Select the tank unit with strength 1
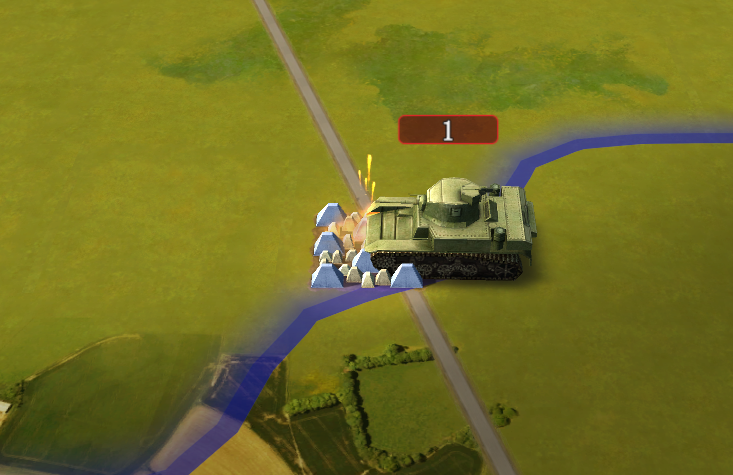This screenshot has width=733, height=475. (x=450, y=229)
